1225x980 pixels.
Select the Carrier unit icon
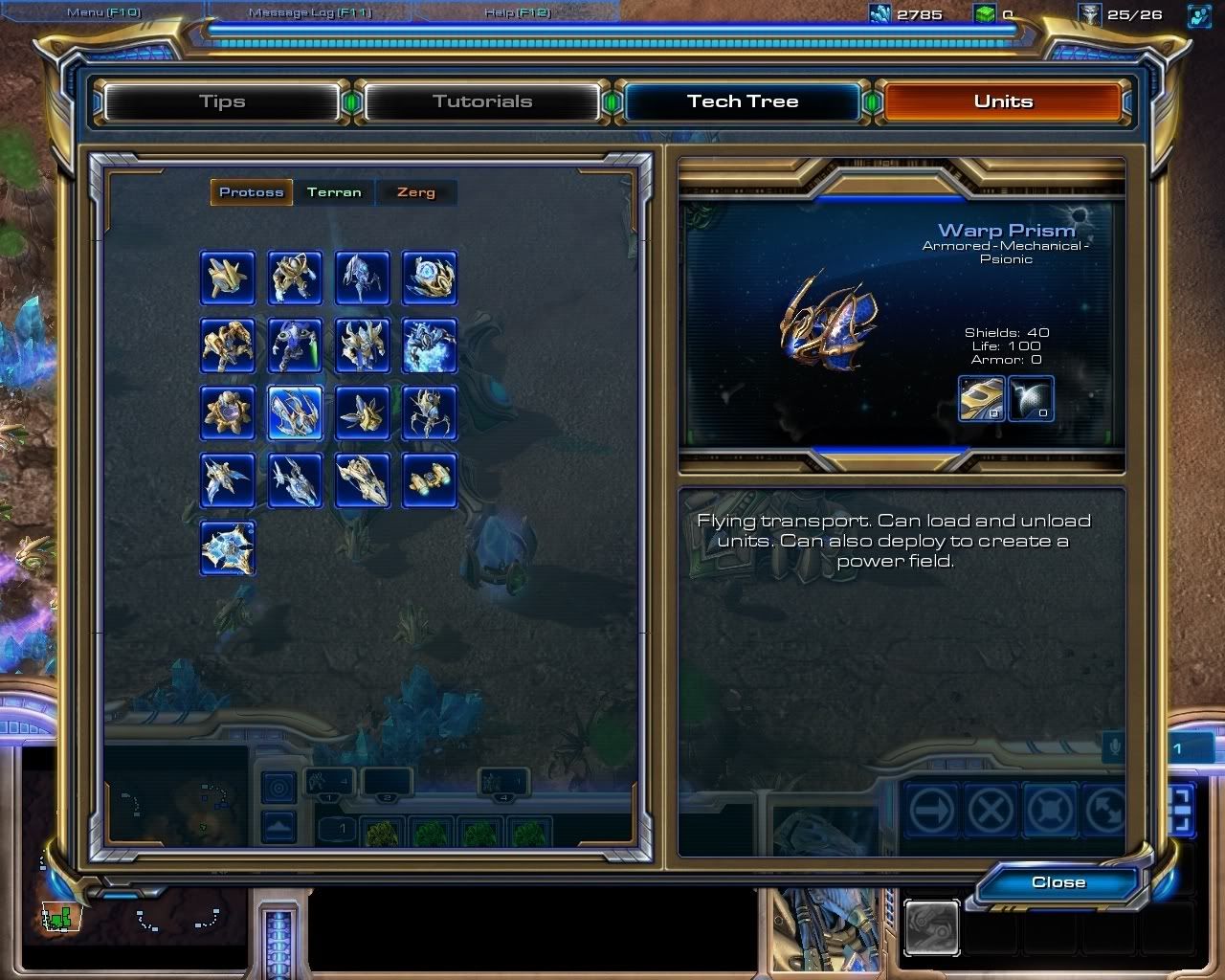pyautogui.click(x=362, y=481)
